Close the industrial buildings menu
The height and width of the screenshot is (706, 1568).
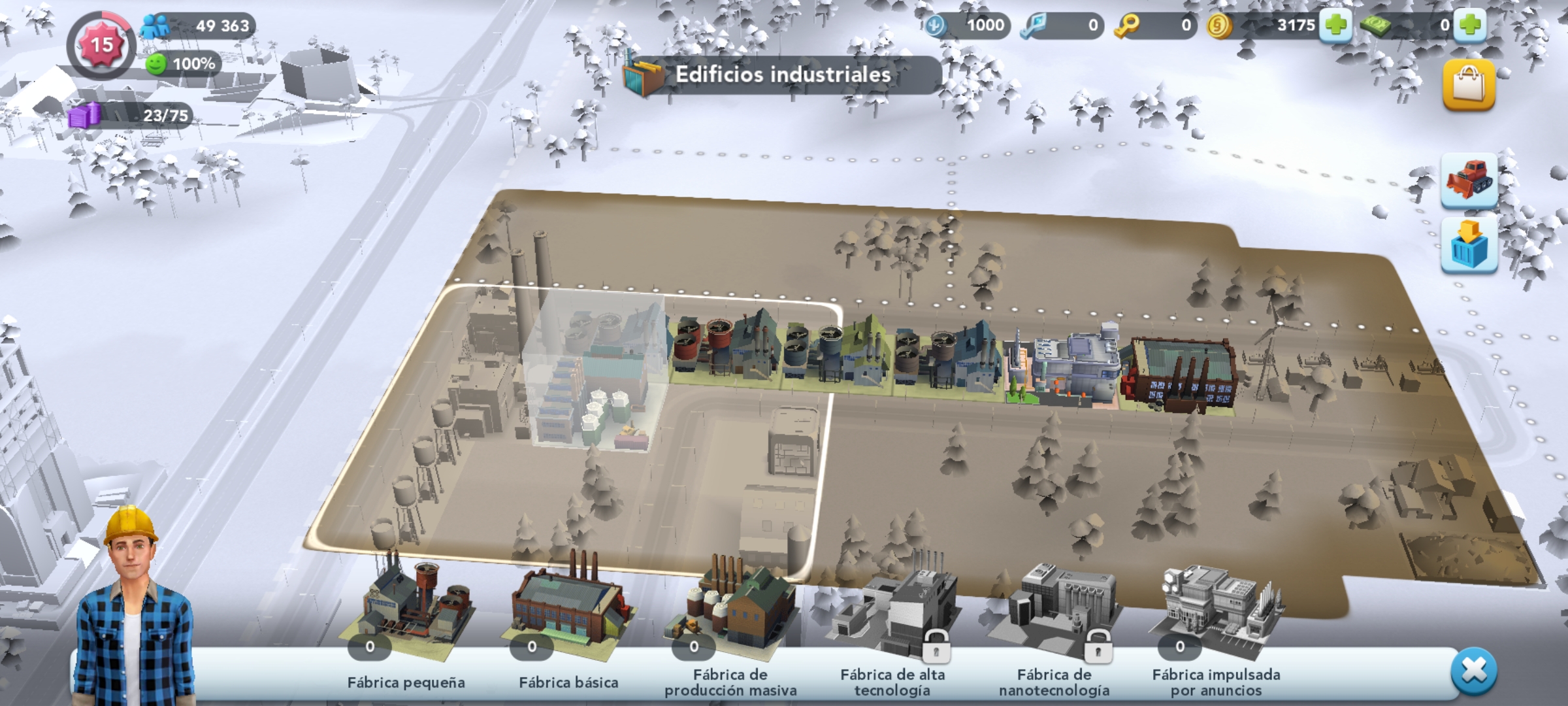coord(1473,671)
